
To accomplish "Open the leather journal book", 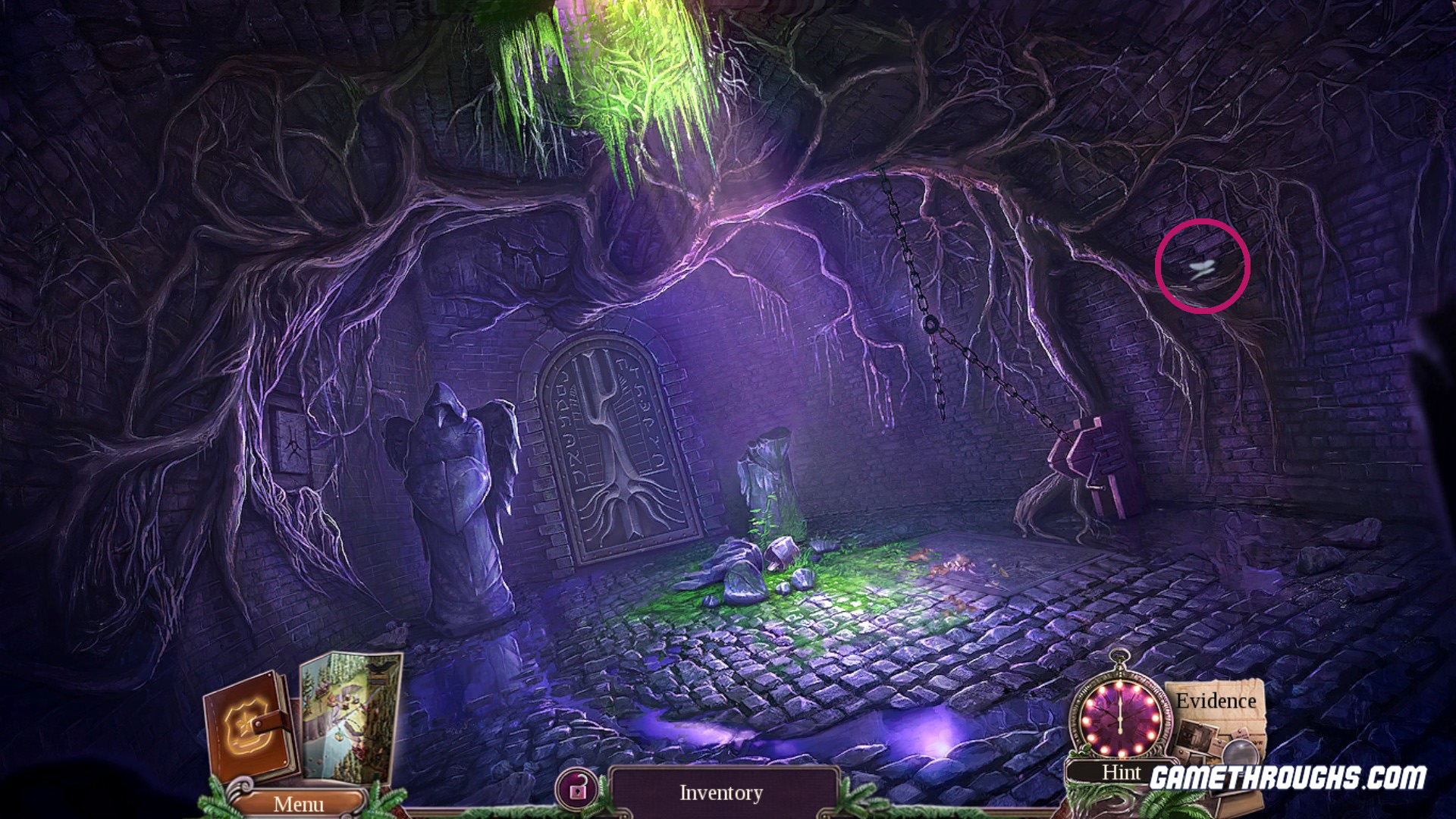I will (249, 726).
